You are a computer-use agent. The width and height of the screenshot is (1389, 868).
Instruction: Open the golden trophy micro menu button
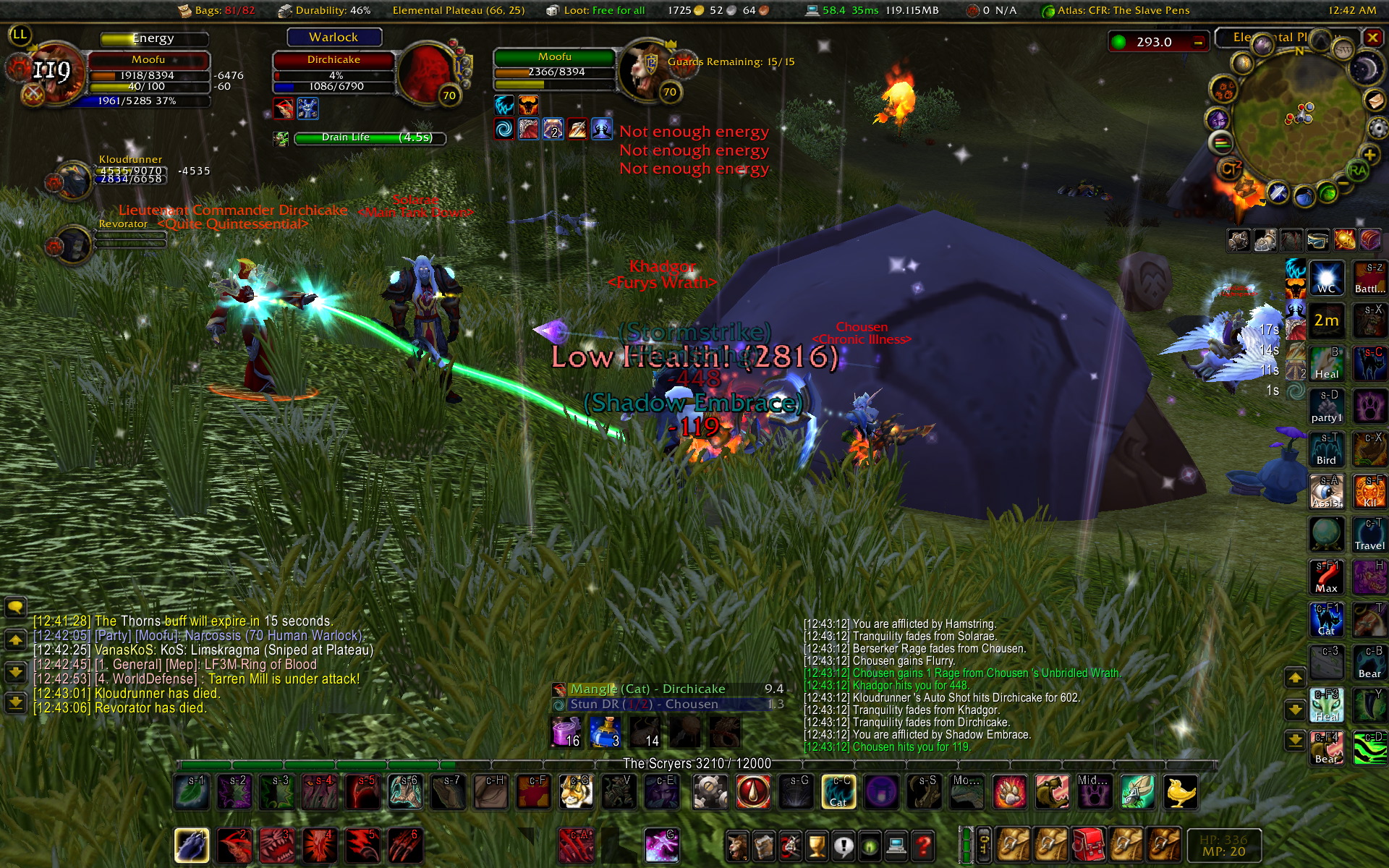point(817,845)
